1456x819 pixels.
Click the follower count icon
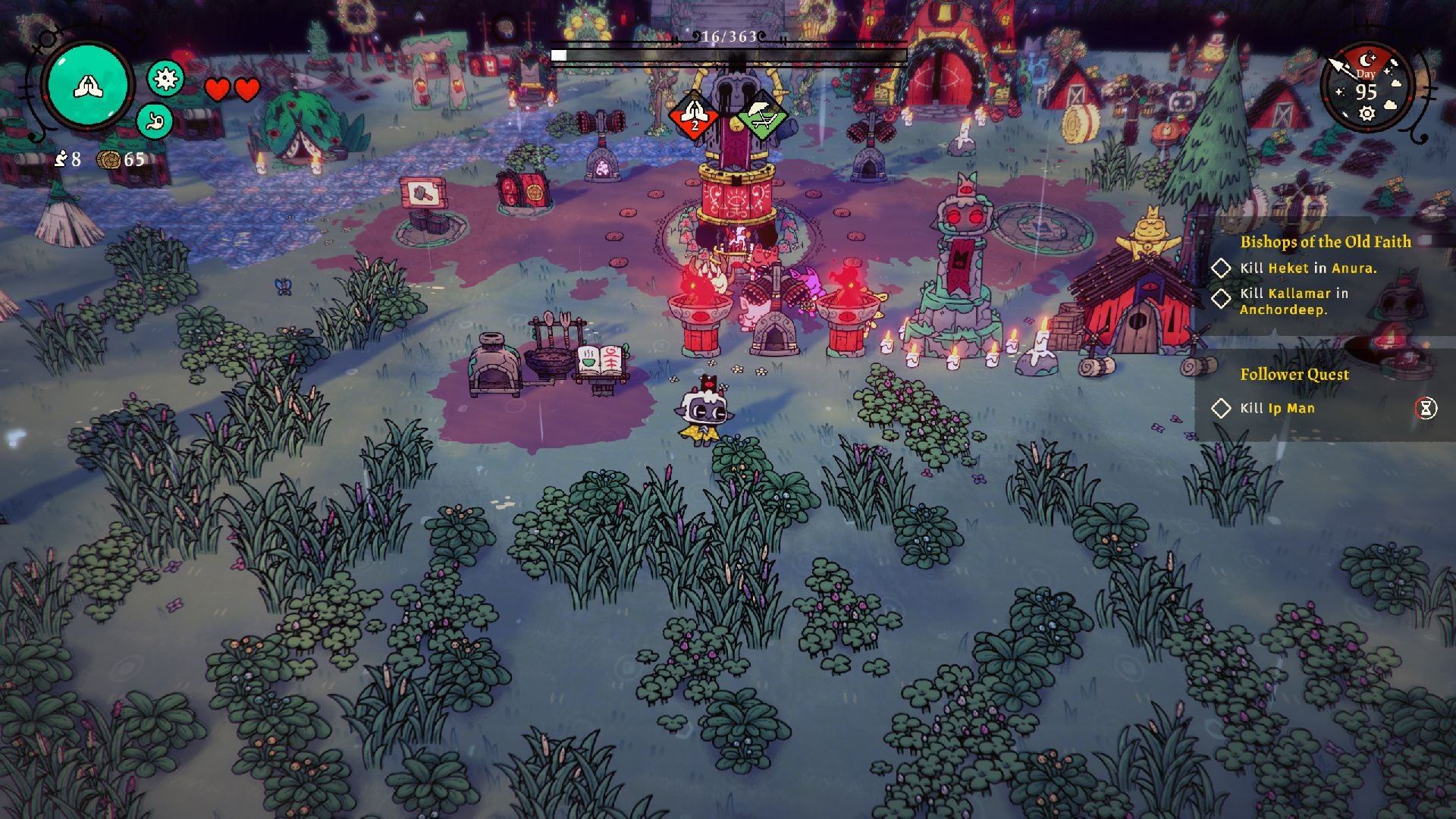point(61,159)
